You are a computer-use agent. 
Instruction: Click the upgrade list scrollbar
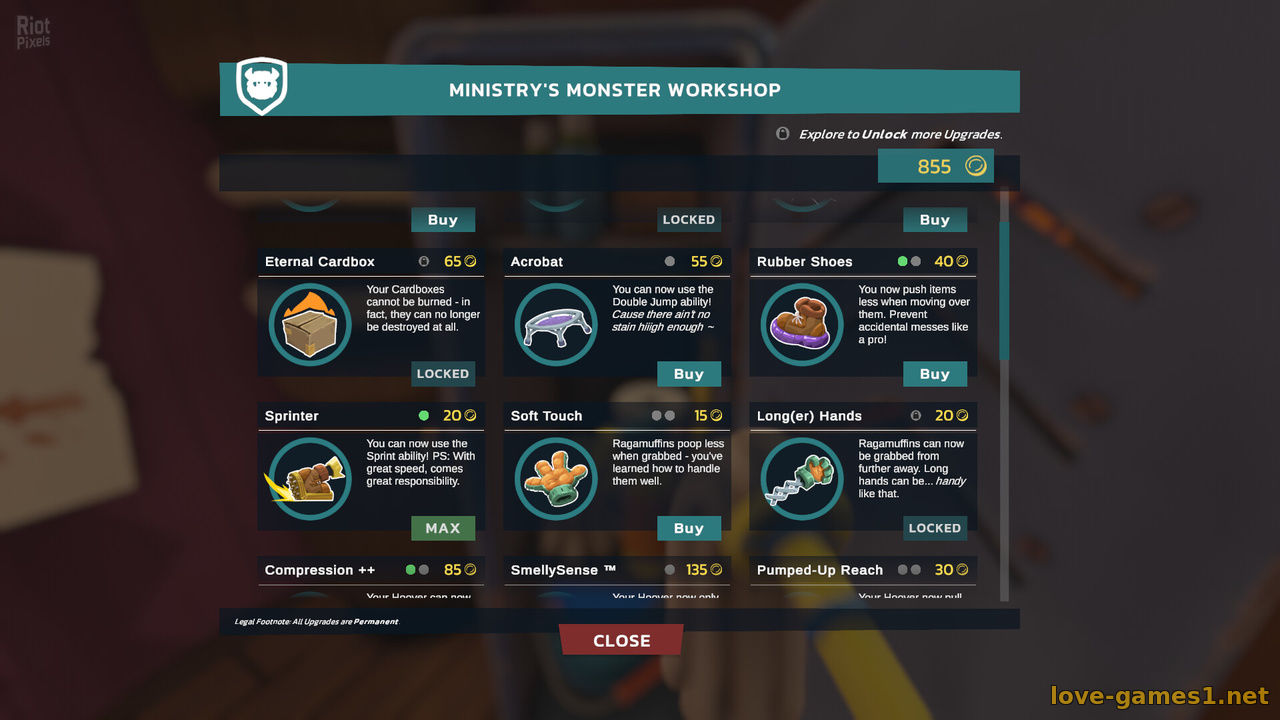pyautogui.click(x=1004, y=290)
